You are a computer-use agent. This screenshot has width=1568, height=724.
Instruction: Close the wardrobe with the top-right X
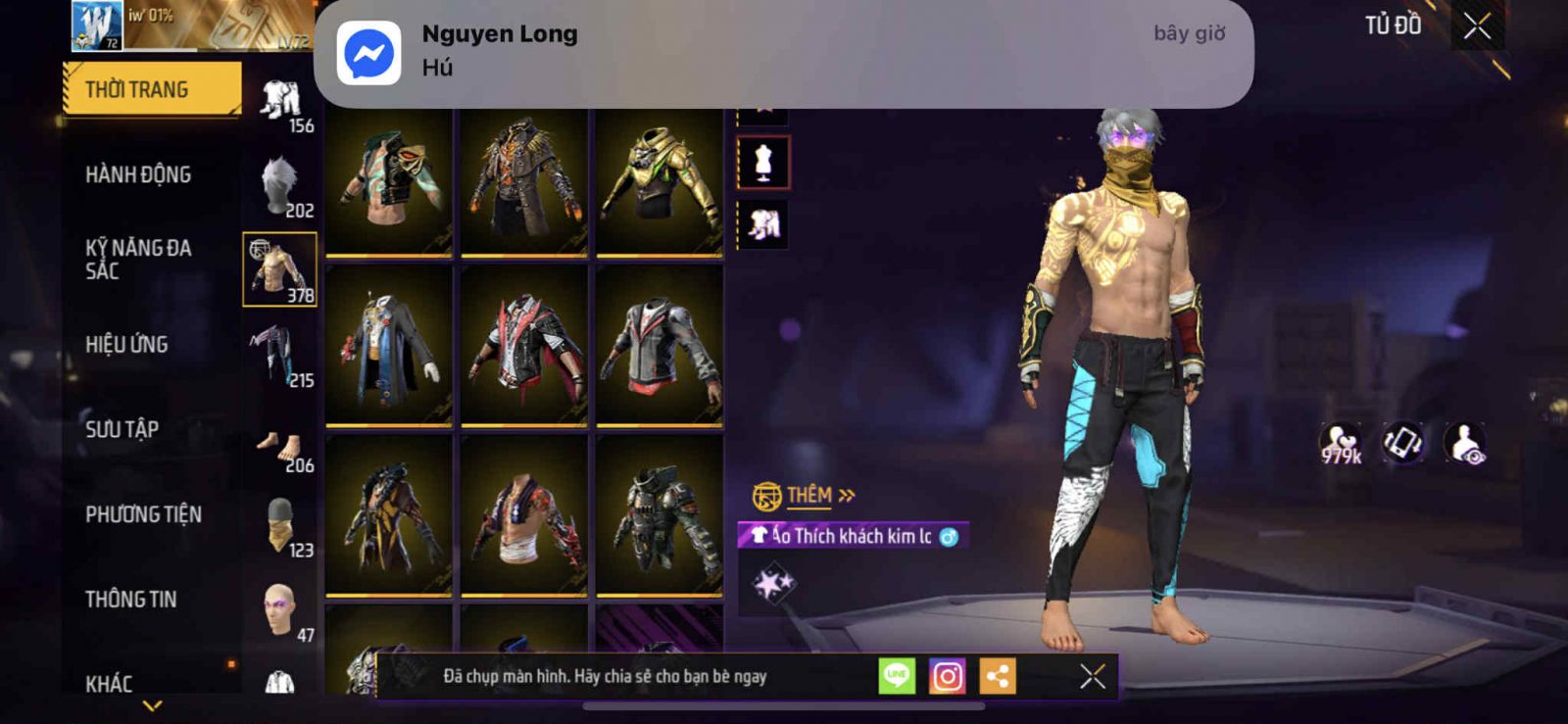[1477, 26]
